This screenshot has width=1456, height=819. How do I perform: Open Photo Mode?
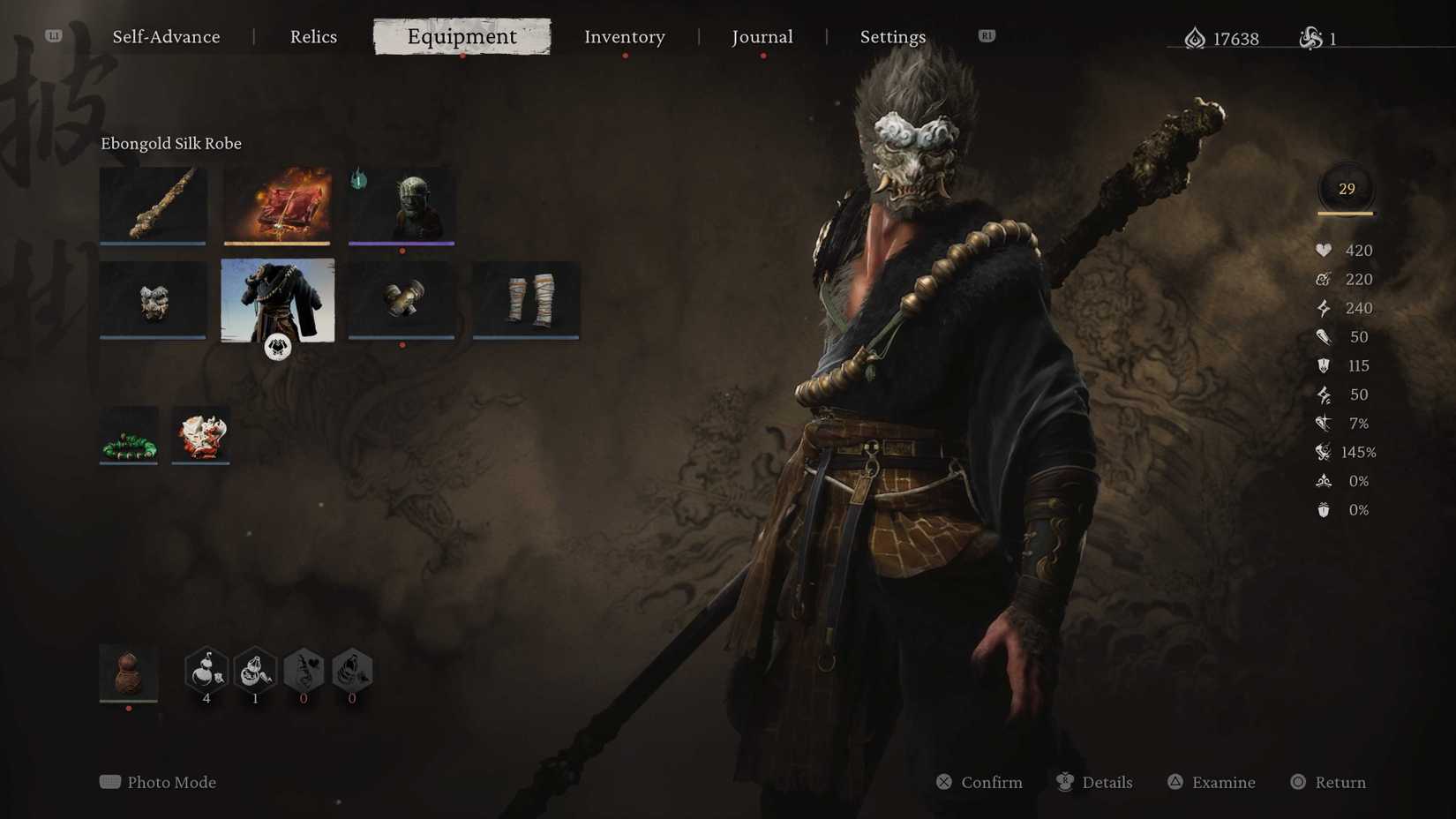[159, 782]
